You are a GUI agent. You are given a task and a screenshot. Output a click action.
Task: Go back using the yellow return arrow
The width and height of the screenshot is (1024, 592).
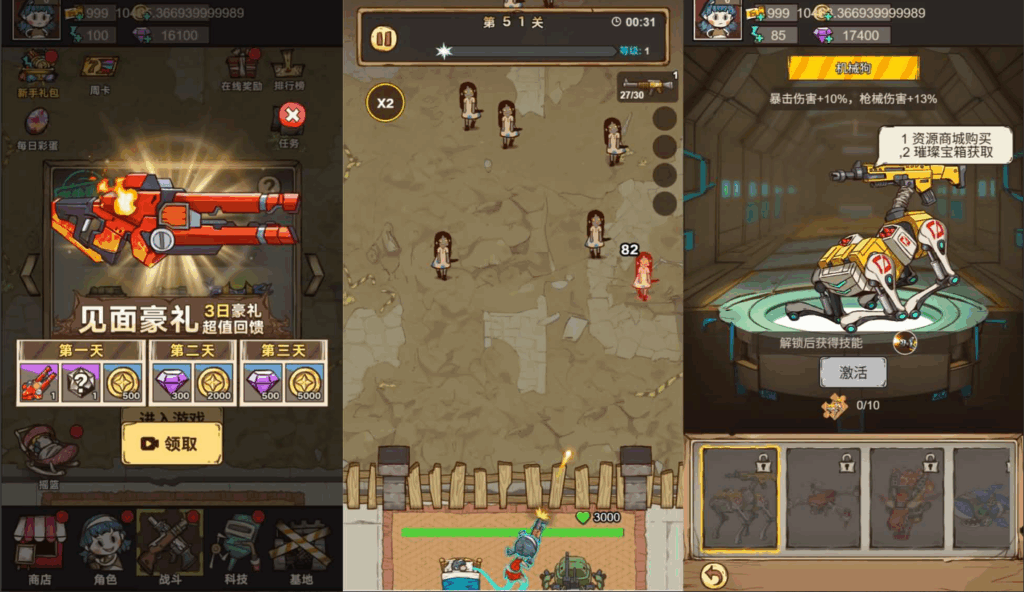[x=713, y=574]
